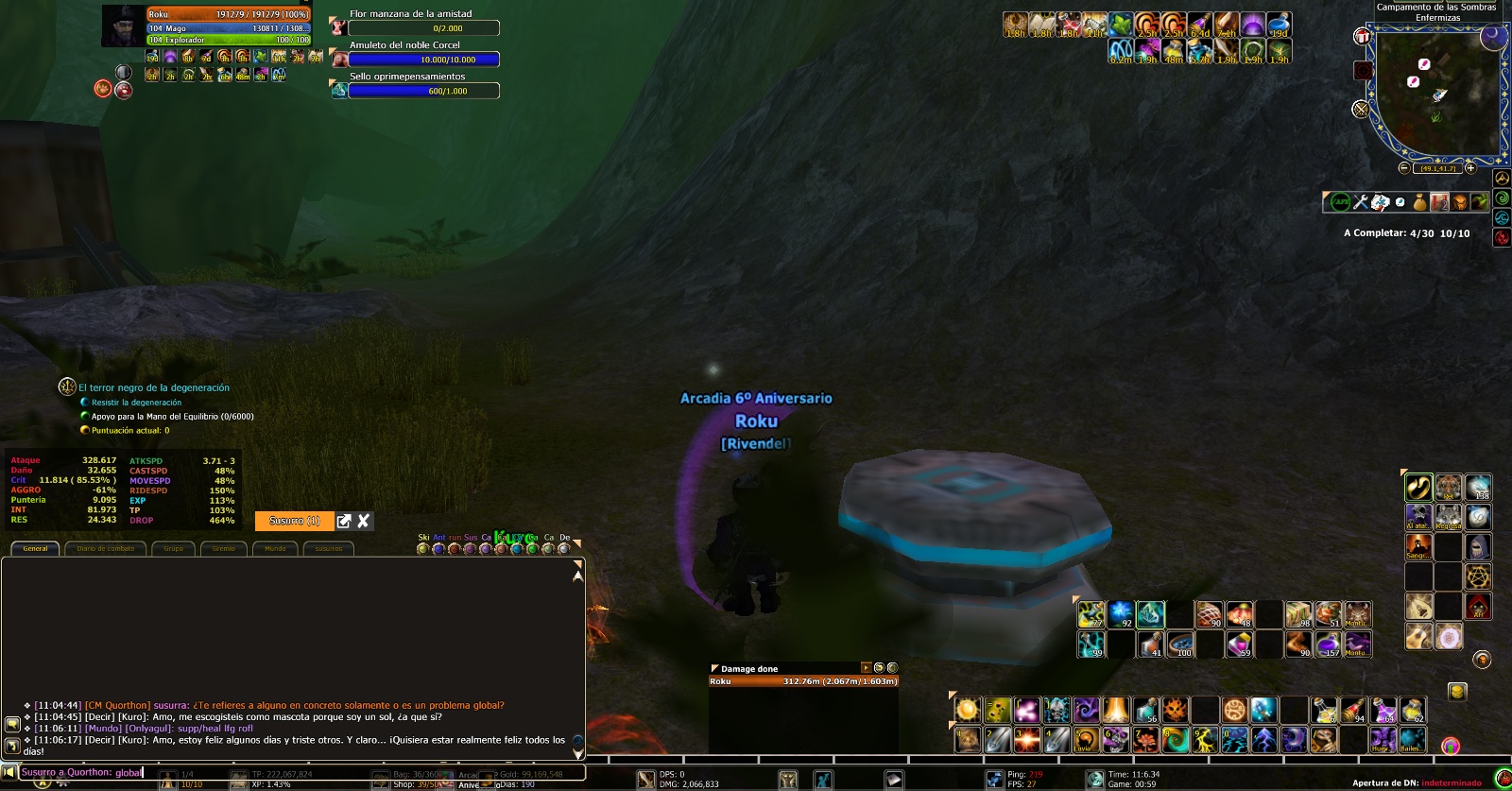This screenshot has width=1512, height=791.
Task: Click the crossed swords icon beside minimap
Action: [x=1361, y=110]
